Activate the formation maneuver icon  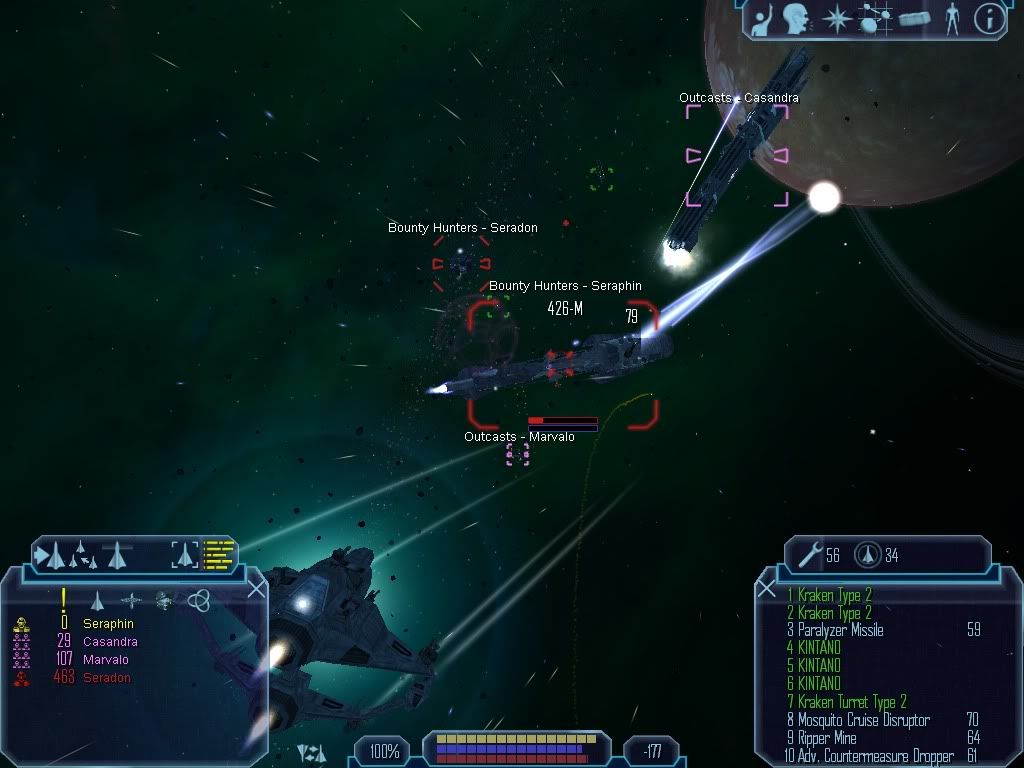[82, 553]
